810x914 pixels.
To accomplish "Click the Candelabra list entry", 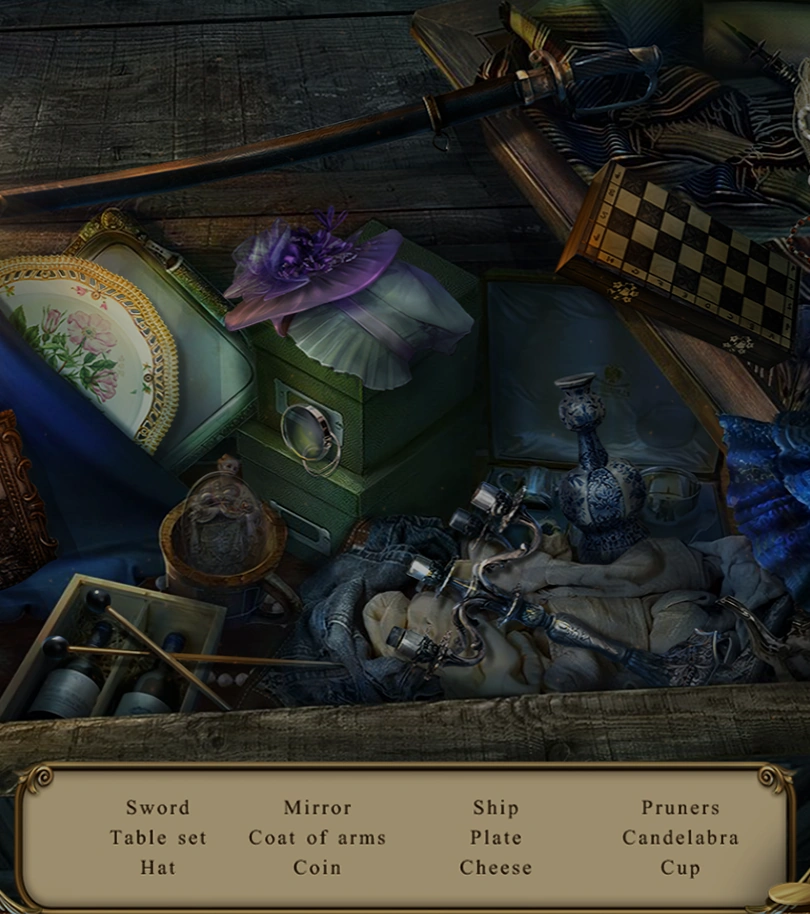I will pos(680,838).
